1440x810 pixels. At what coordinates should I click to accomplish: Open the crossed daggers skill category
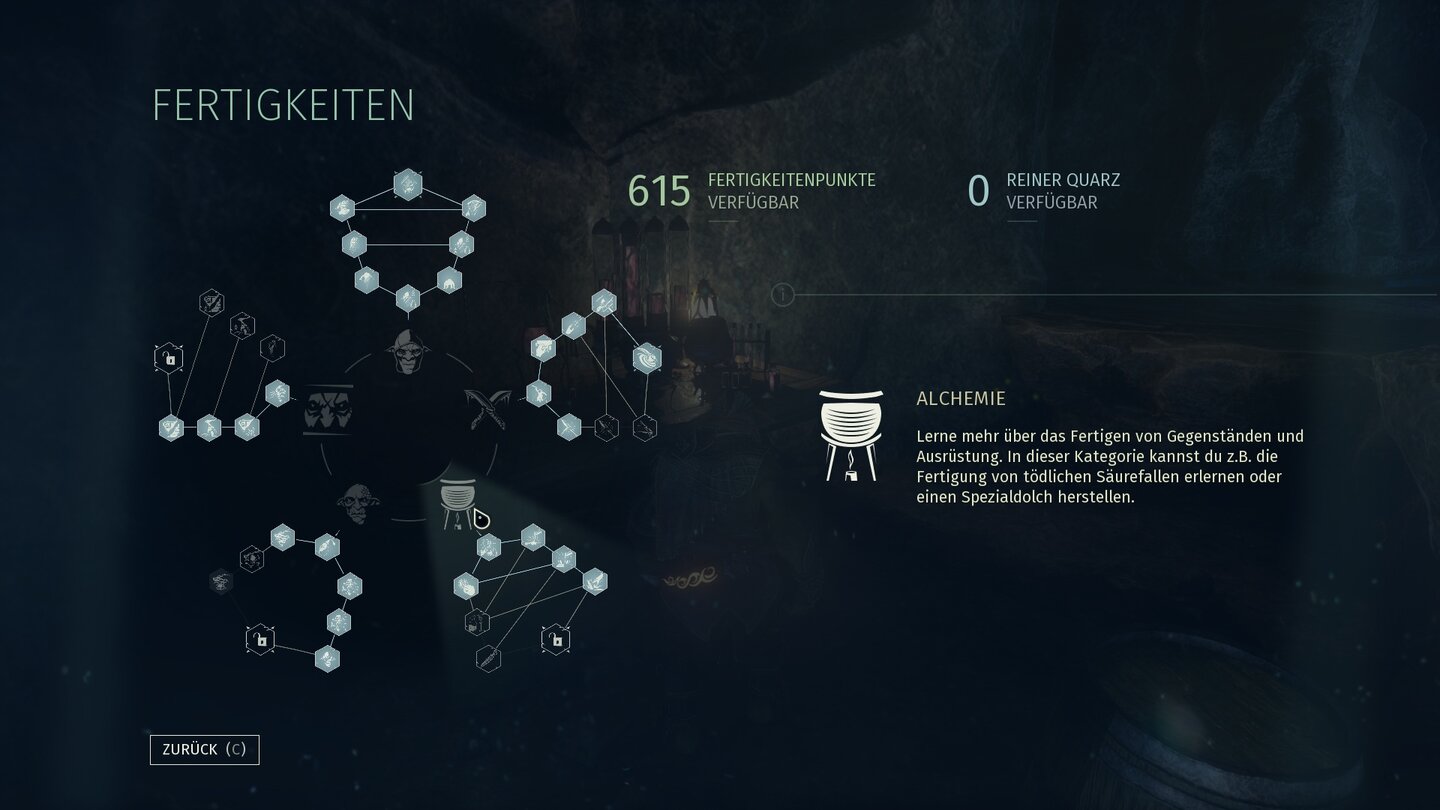[x=487, y=408]
